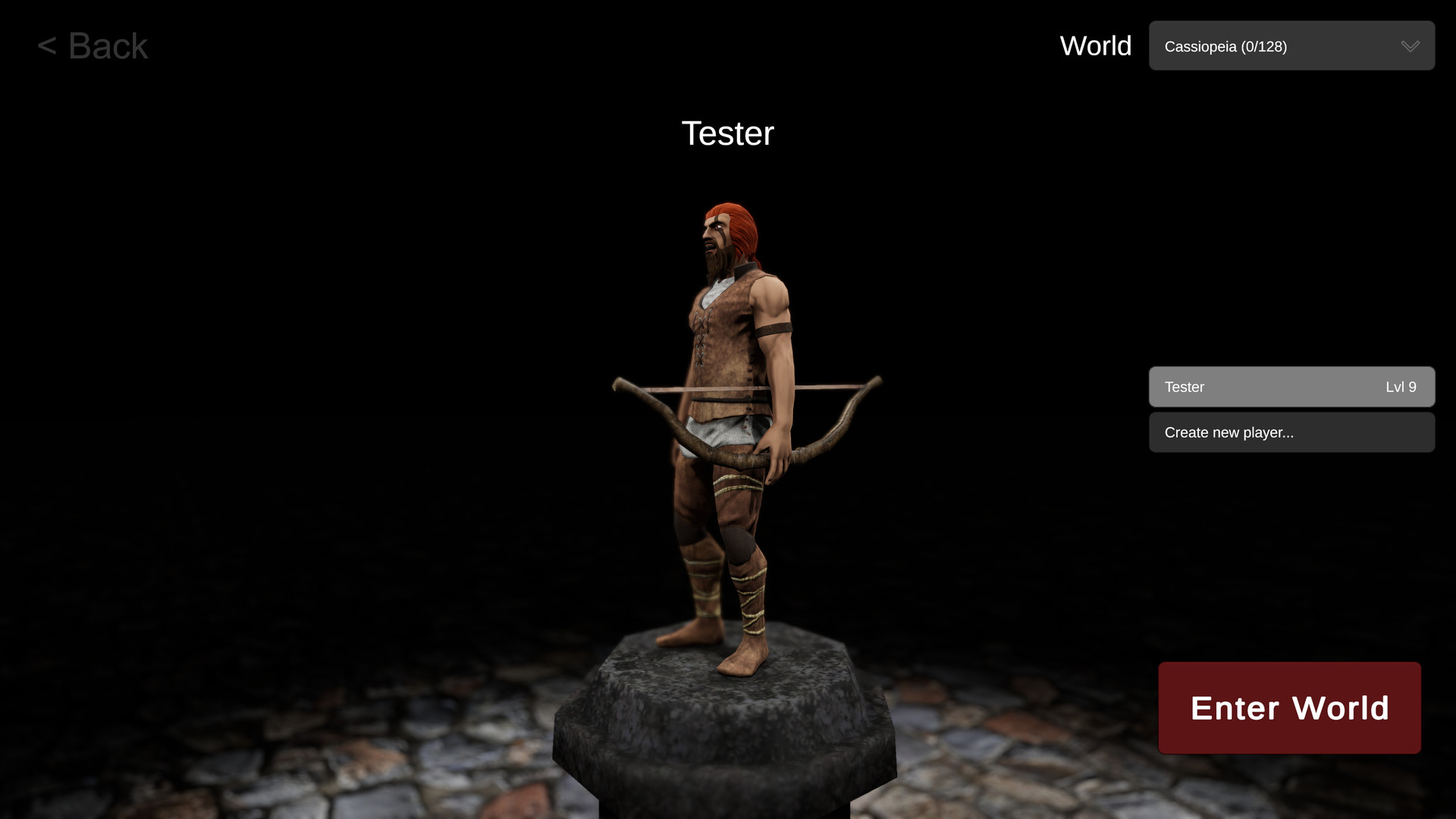This screenshot has width=1456, height=819.
Task: Go back with the < Back link
Action: [93, 45]
